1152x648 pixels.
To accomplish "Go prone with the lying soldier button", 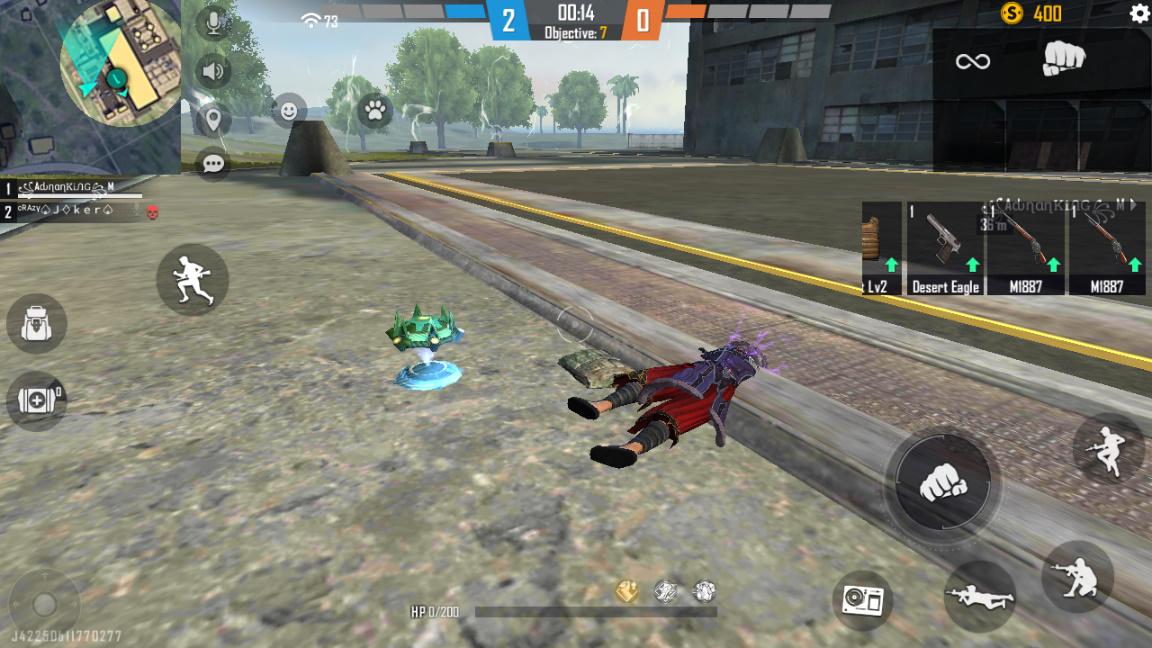I will tap(980, 595).
